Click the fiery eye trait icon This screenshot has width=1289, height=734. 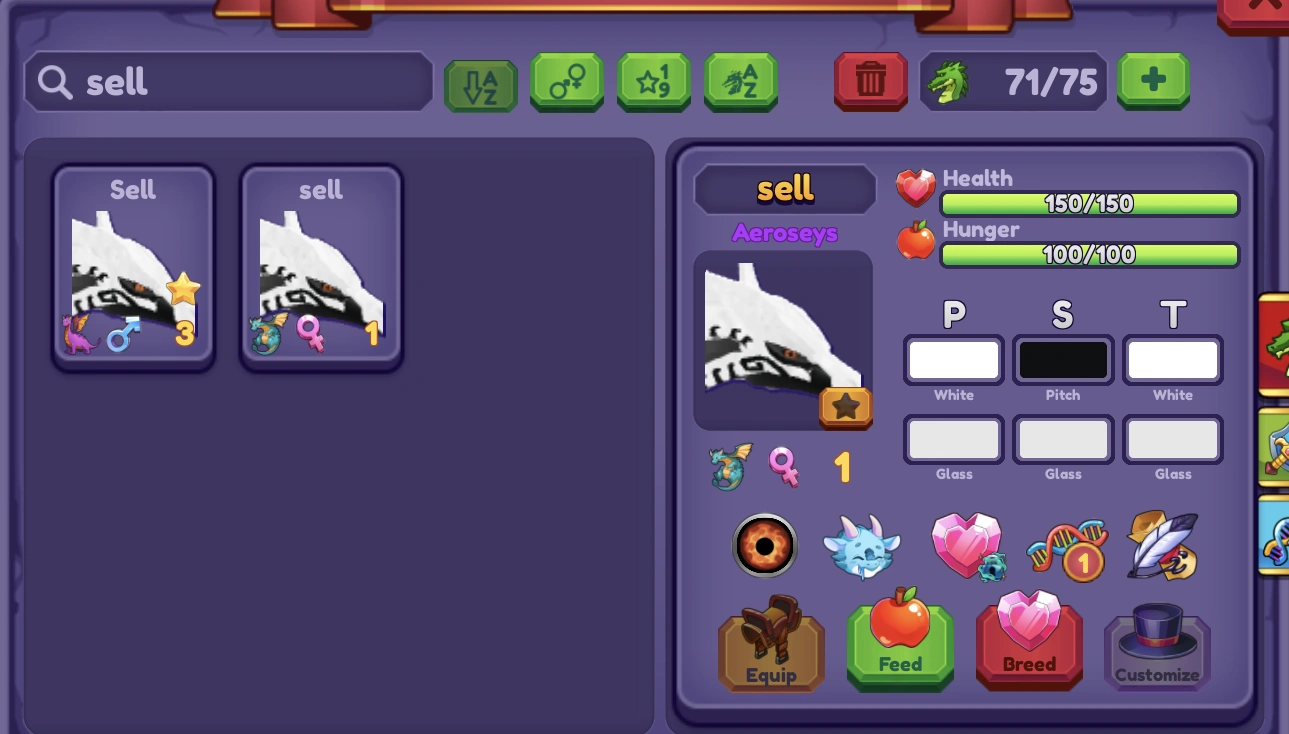tap(764, 546)
